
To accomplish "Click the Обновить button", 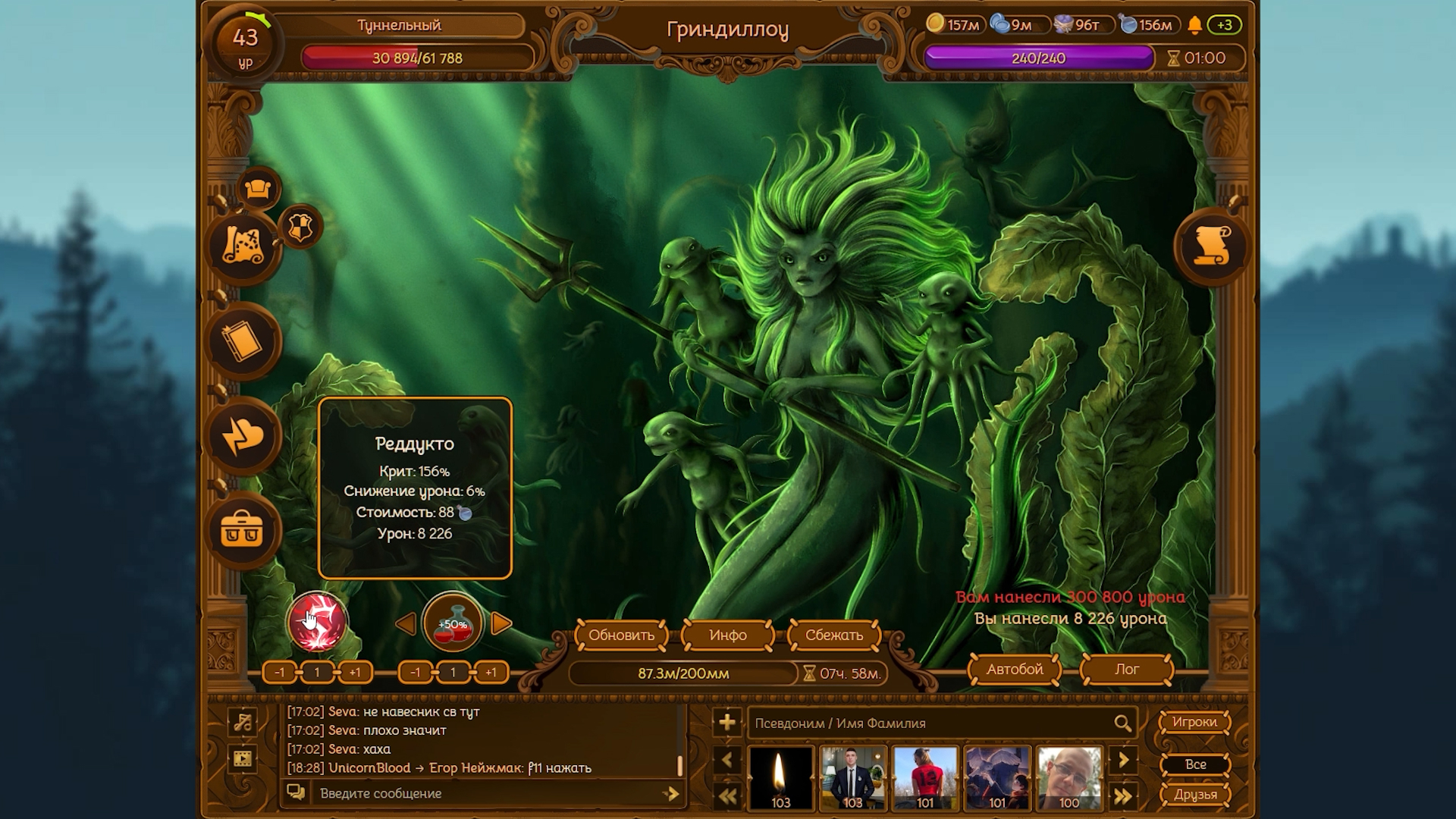I will (621, 635).
